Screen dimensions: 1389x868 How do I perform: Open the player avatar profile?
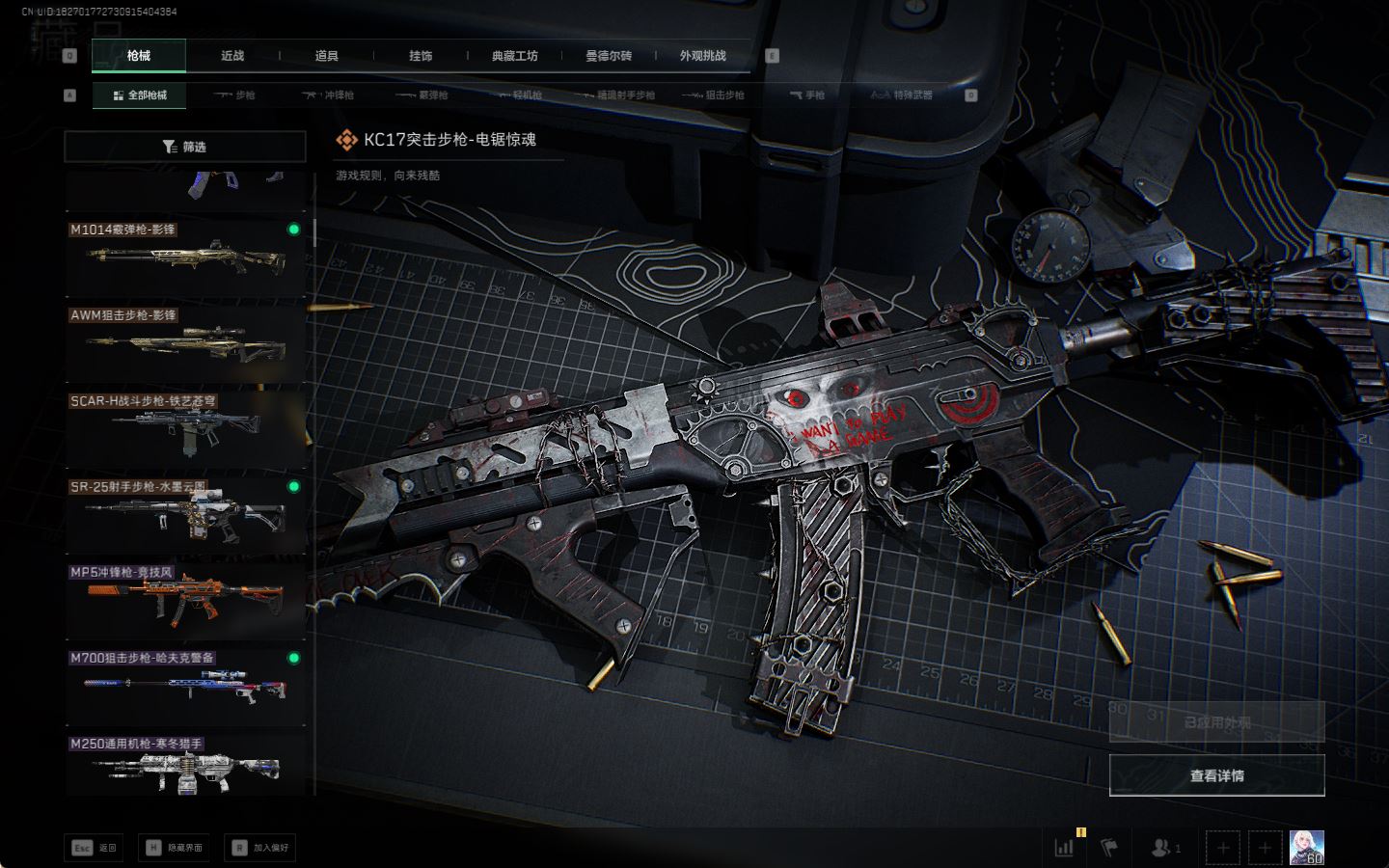pos(1306,848)
